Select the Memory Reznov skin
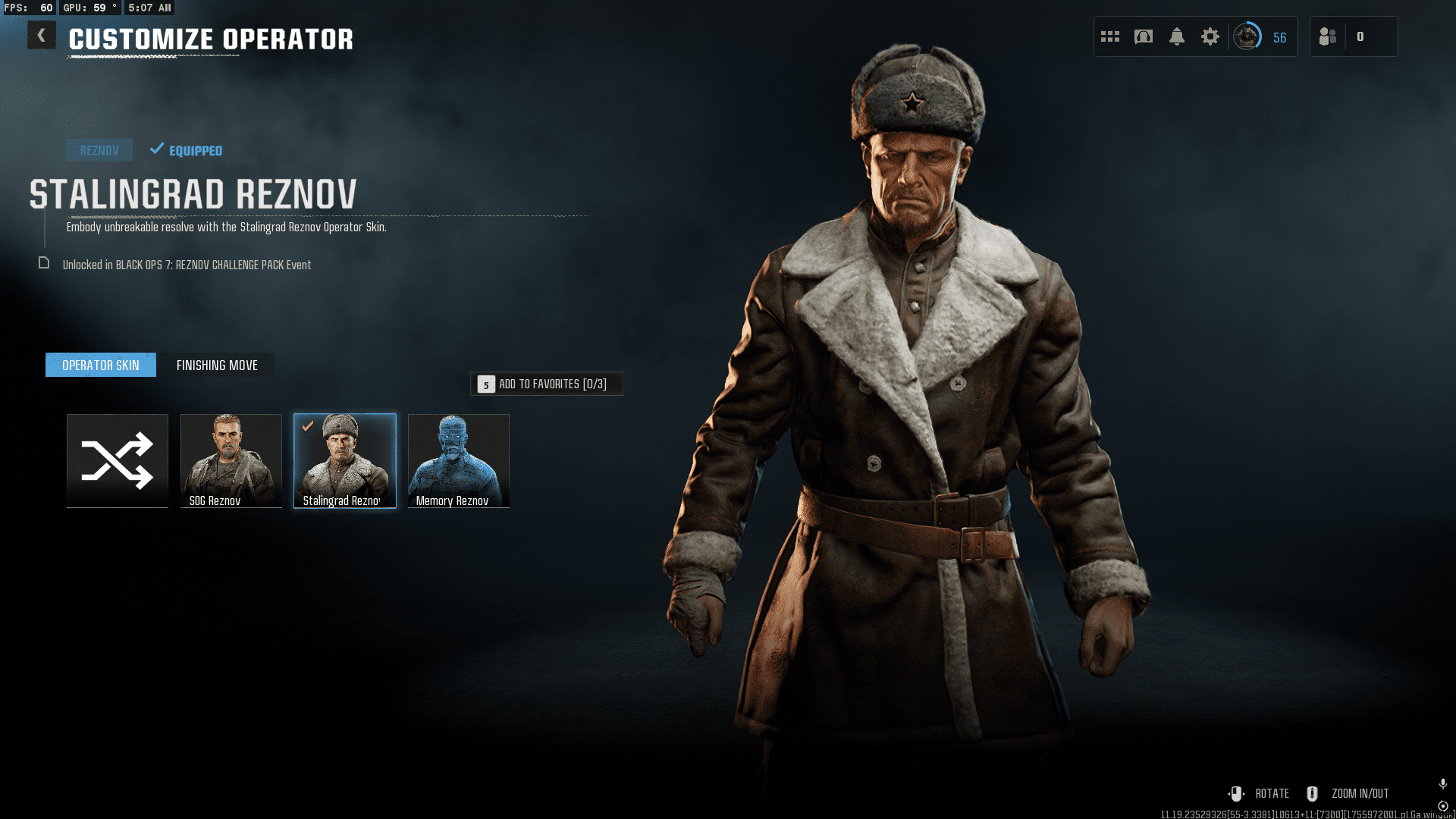This screenshot has width=1456, height=819. pyautogui.click(x=458, y=460)
